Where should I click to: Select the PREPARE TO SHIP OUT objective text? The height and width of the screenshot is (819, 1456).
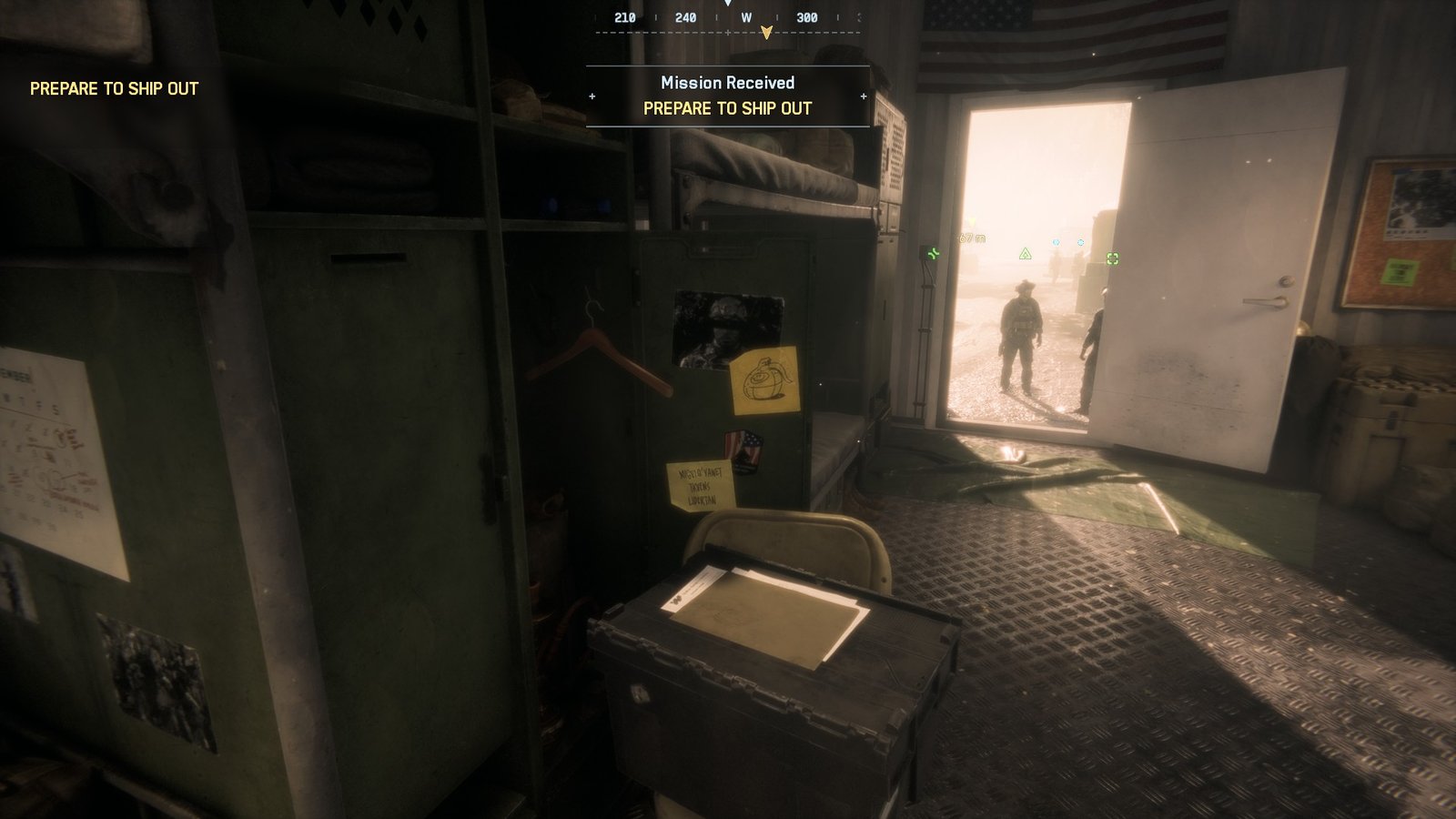tap(726, 108)
